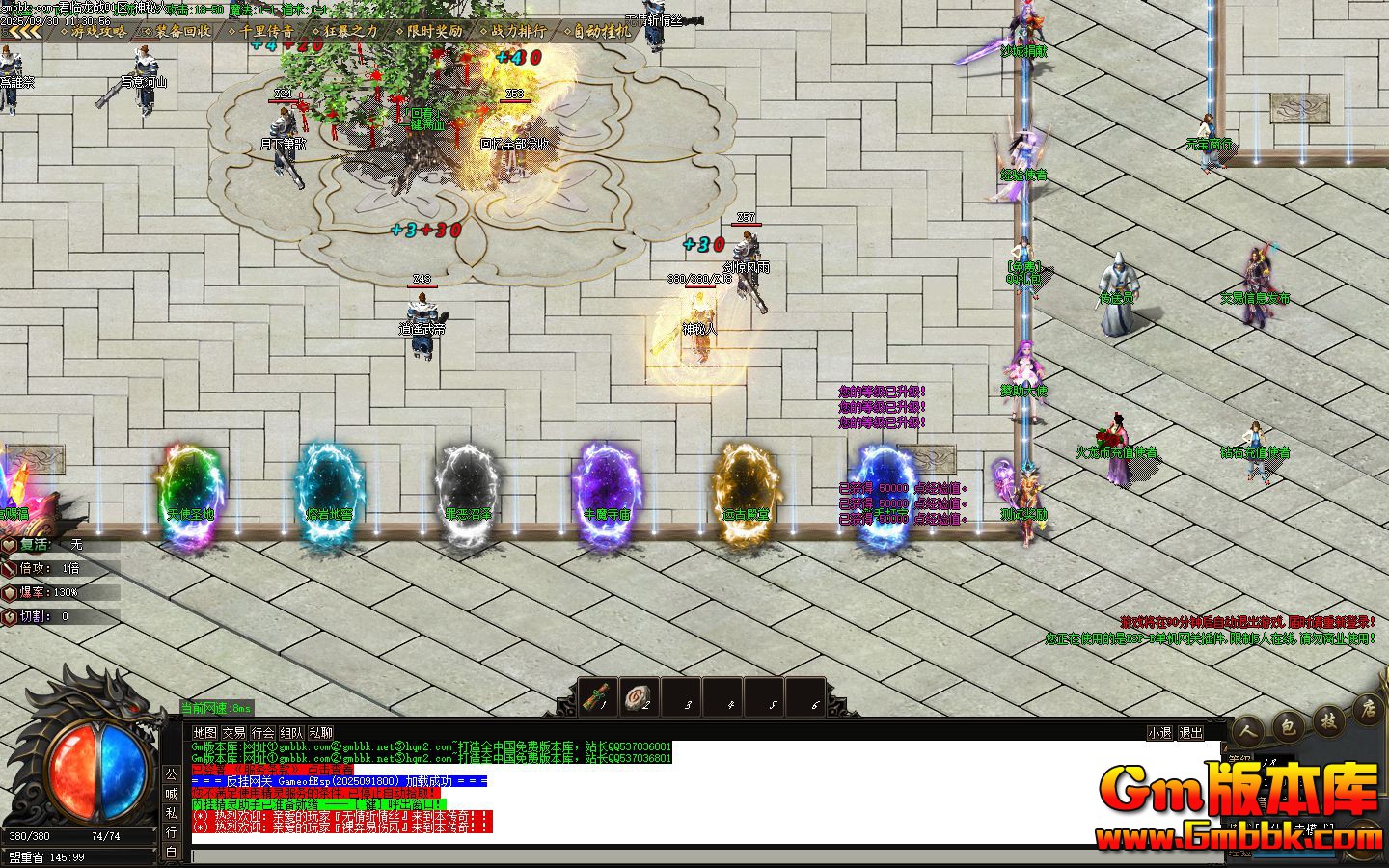Collapse the top menu with the arrow button
Image resolution: width=1389 pixels, height=868 pixels.
(x=25, y=31)
